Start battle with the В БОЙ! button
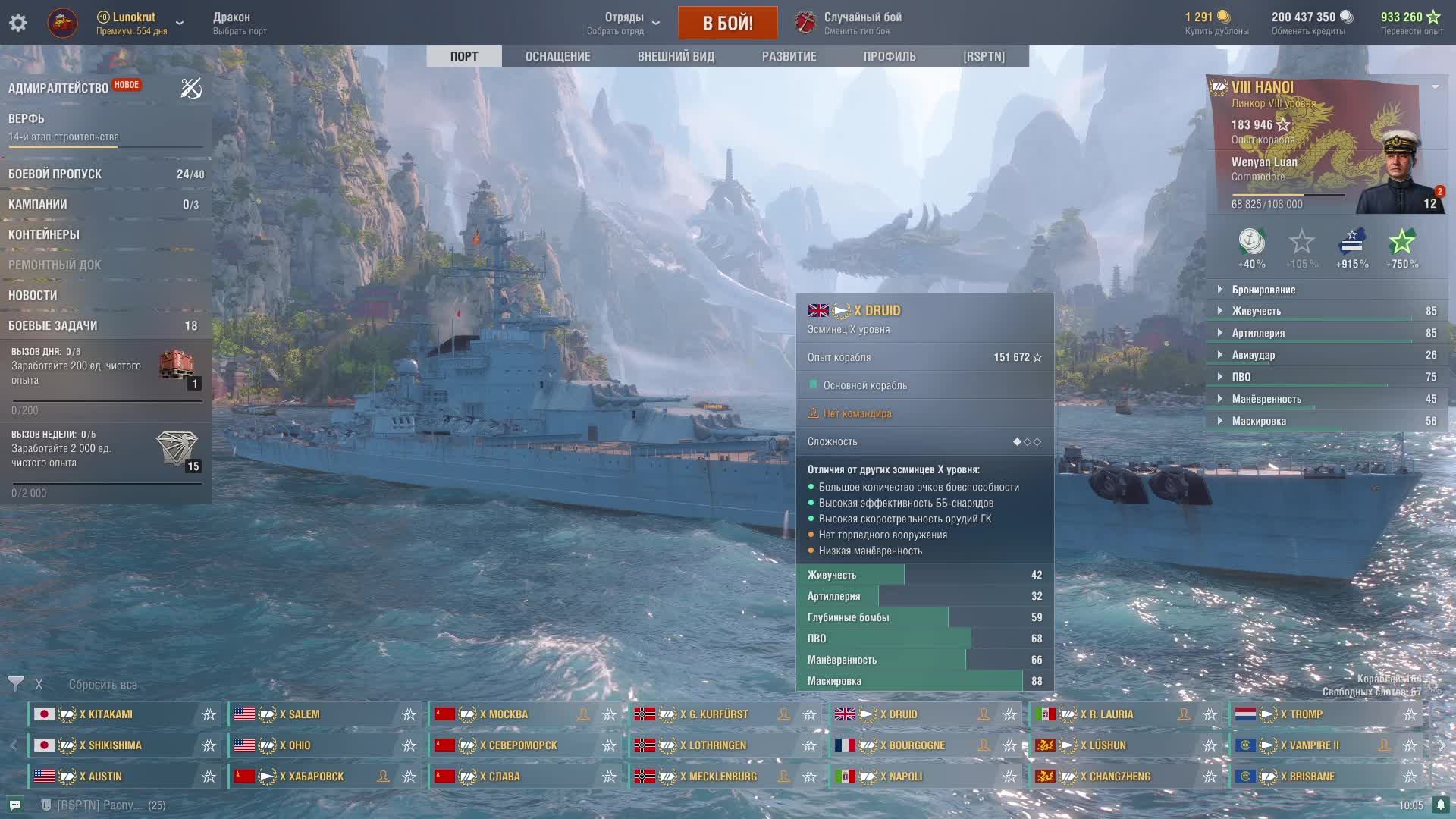The image size is (1456, 819). click(727, 23)
